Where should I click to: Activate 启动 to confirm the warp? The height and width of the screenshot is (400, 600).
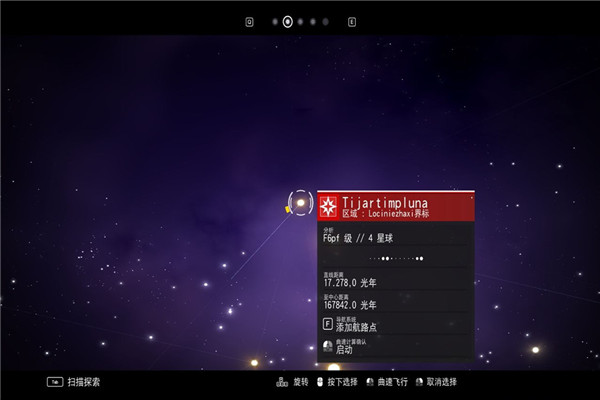[344, 350]
